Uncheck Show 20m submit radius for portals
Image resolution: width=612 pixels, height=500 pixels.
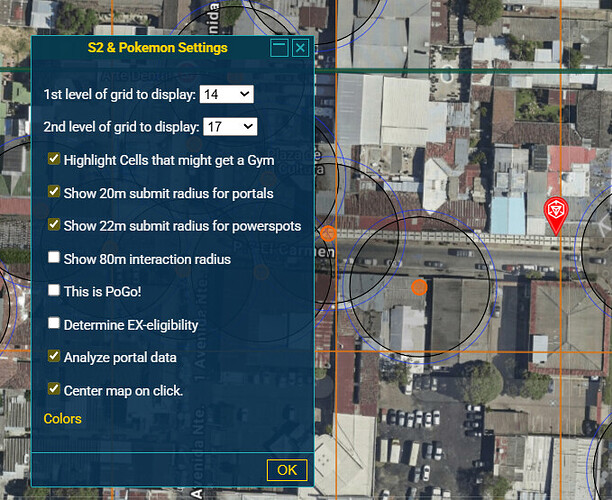tap(54, 192)
